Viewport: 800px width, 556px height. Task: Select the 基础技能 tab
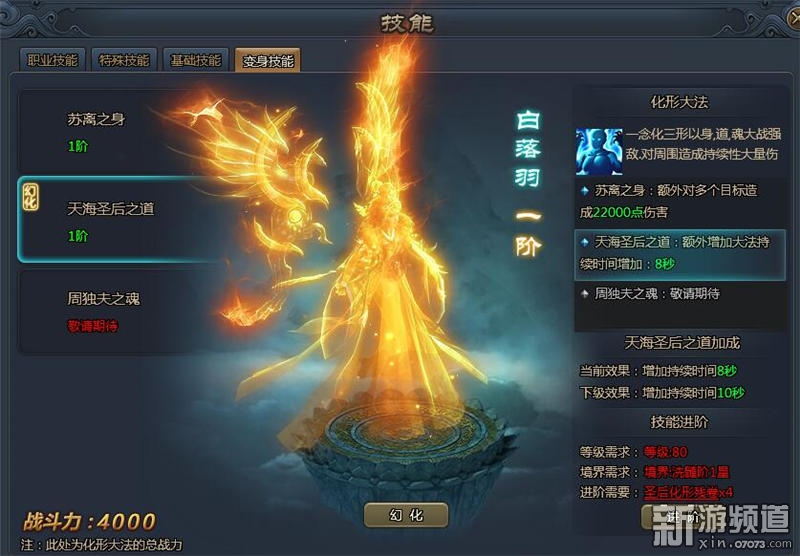click(195, 60)
